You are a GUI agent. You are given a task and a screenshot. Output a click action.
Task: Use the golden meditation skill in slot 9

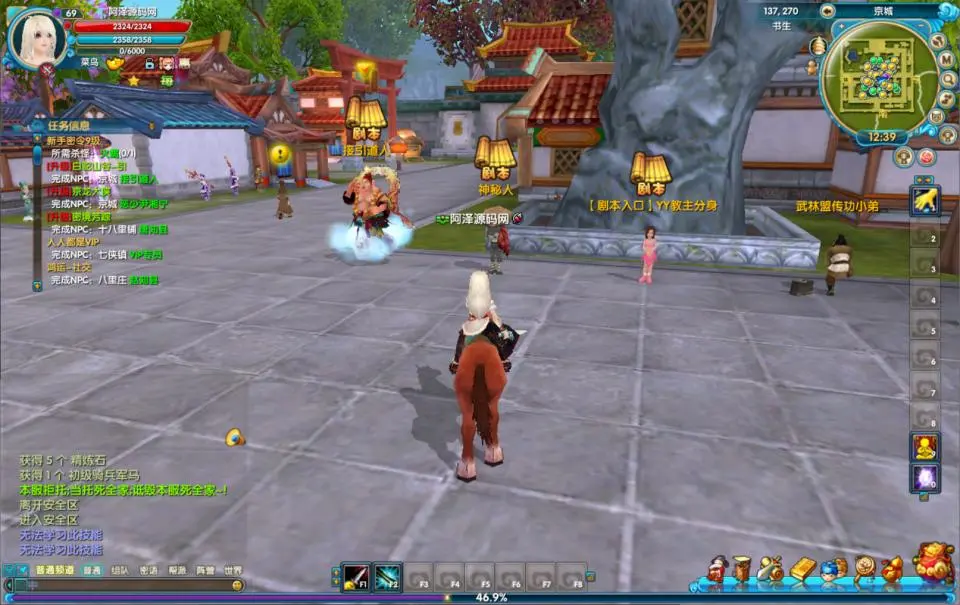pos(925,447)
